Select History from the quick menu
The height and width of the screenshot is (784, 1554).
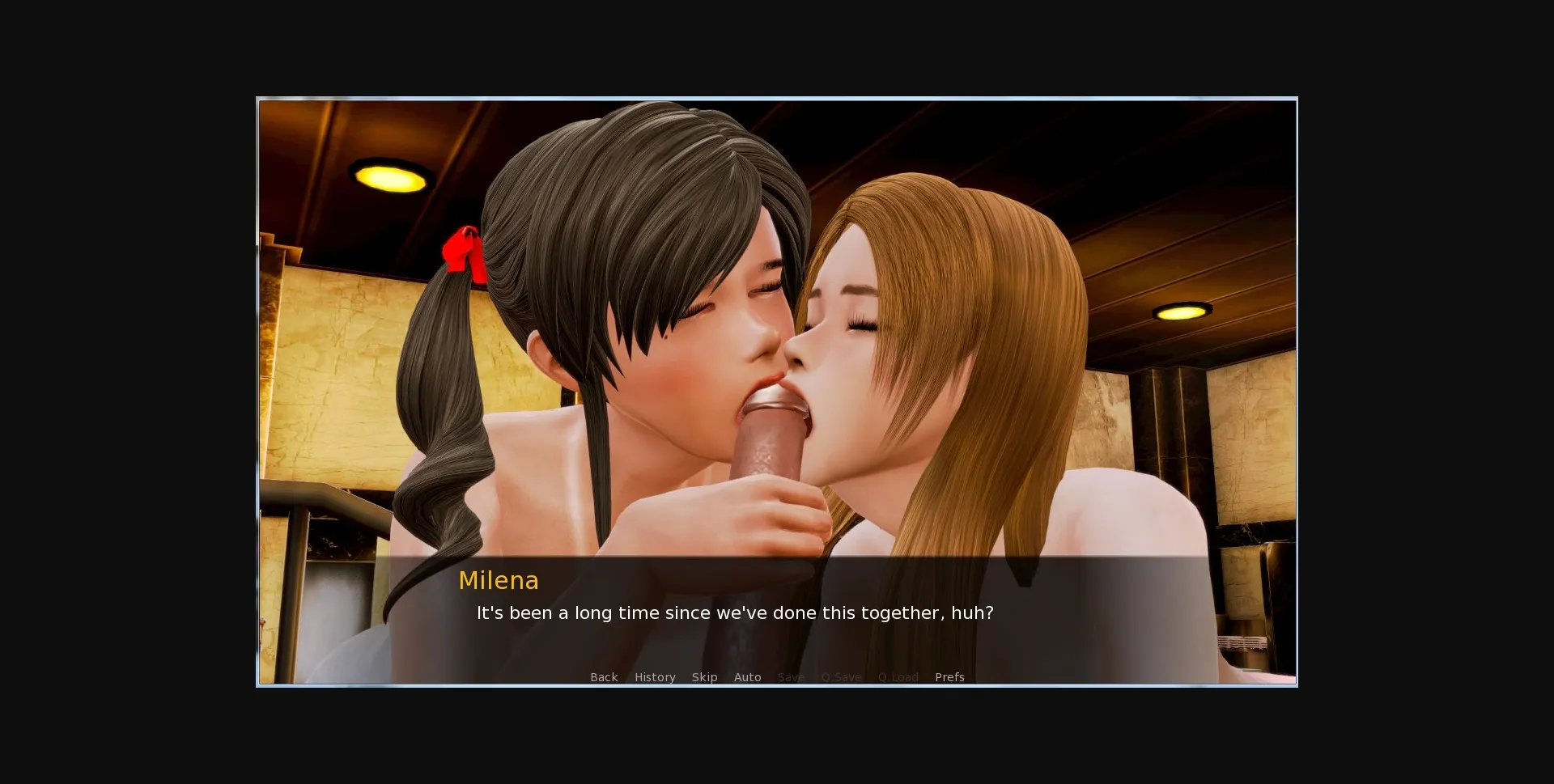point(655,677)
